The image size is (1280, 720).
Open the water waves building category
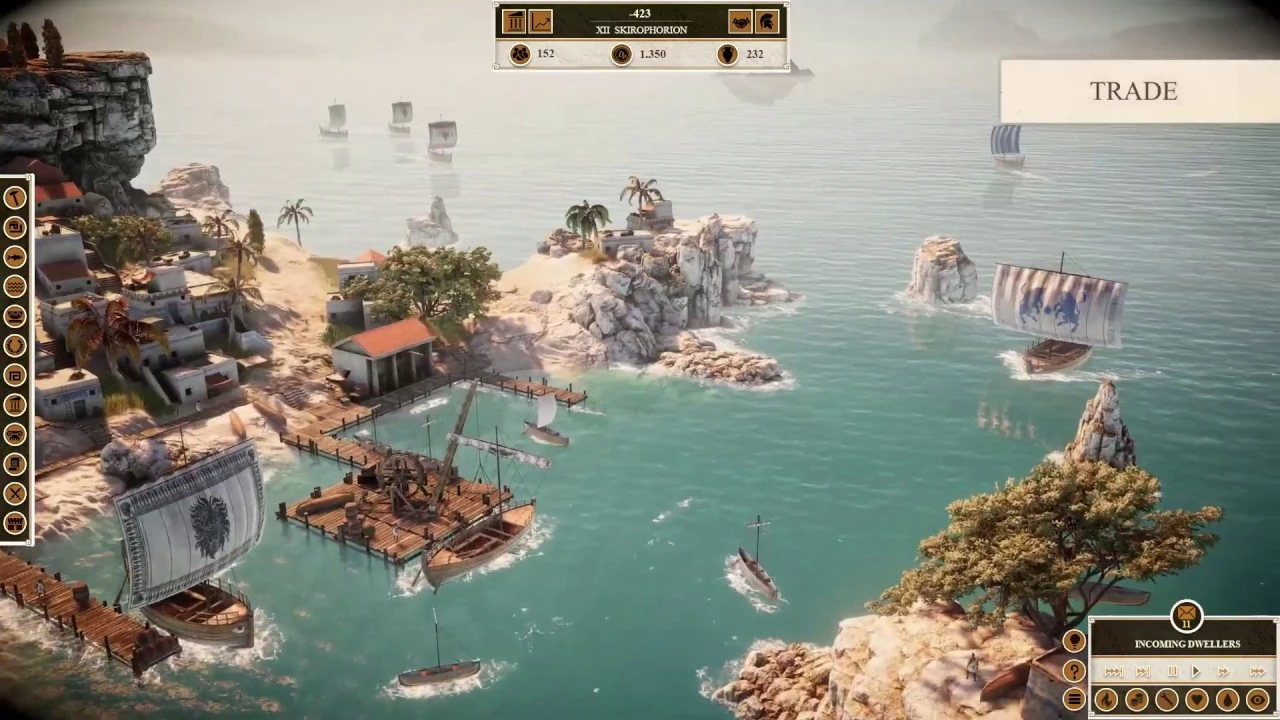(15, 288)
